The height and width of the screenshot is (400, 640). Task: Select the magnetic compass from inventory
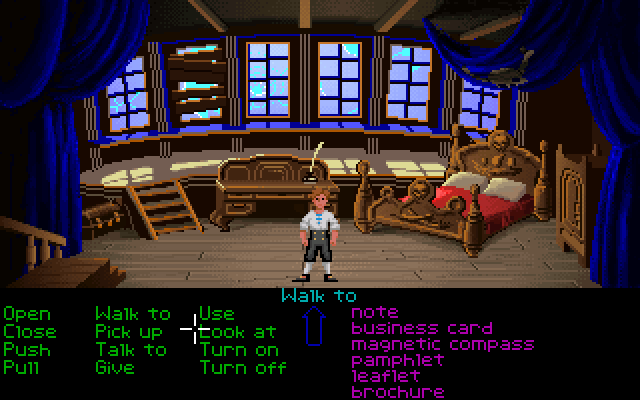442,344
